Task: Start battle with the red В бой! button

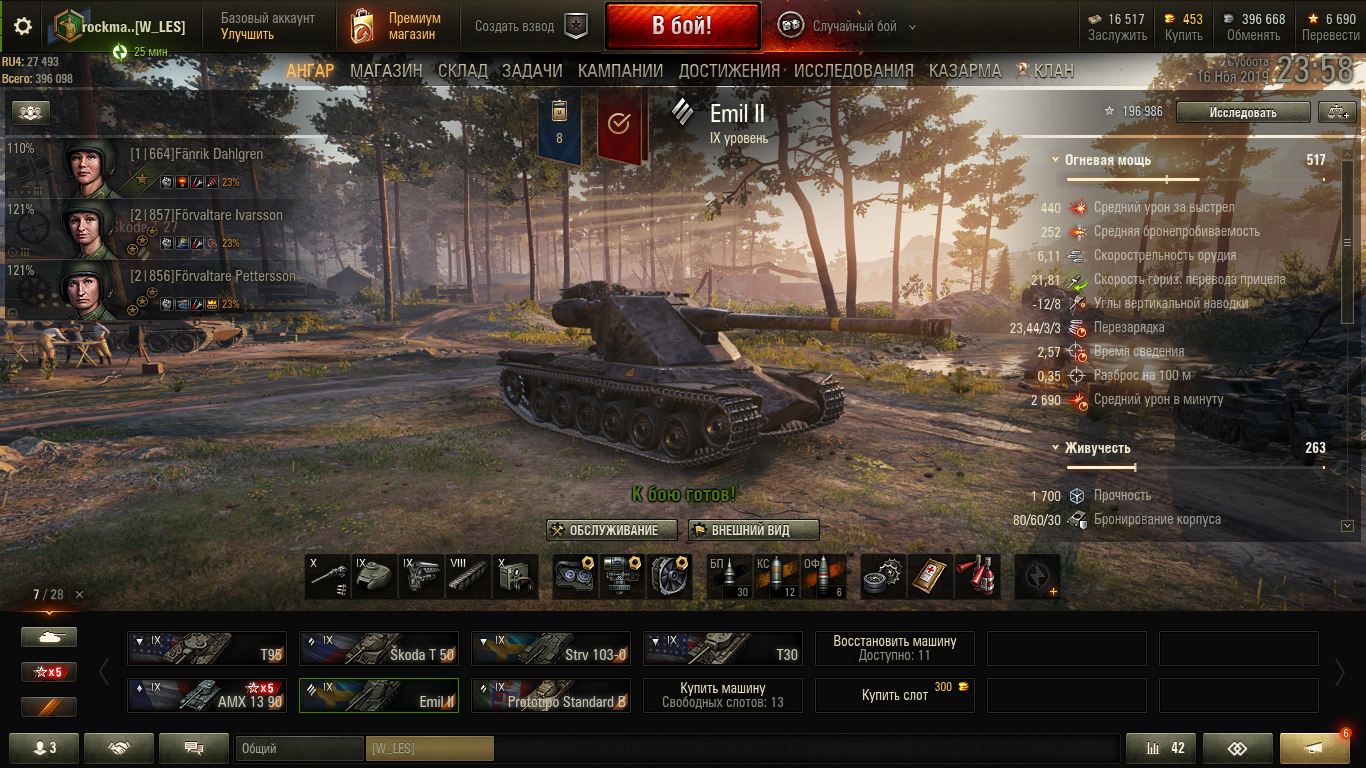Action: pyautogui.click(x=682, y=26)
